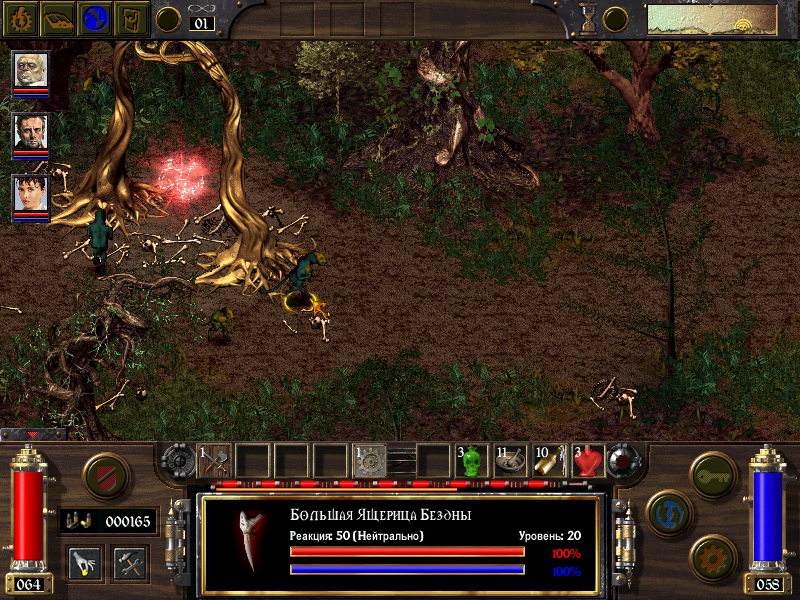Select the bullets stack of 10 in hotbar
This screenshot has height=600, width=800.
(x=550, y=461)
